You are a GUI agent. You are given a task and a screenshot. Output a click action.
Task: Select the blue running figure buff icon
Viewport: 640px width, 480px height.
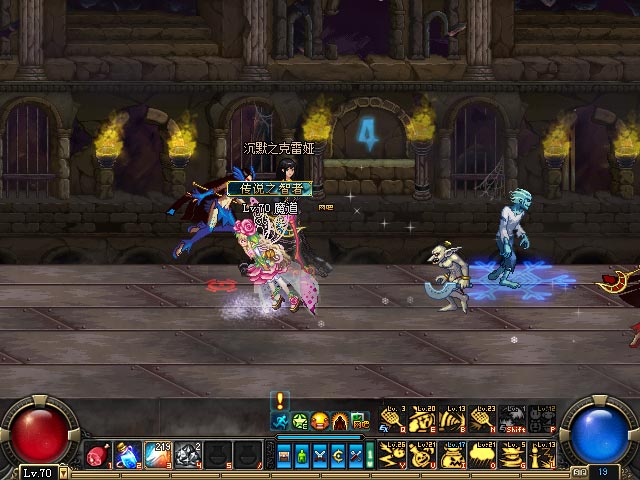(x=281, y=422)
